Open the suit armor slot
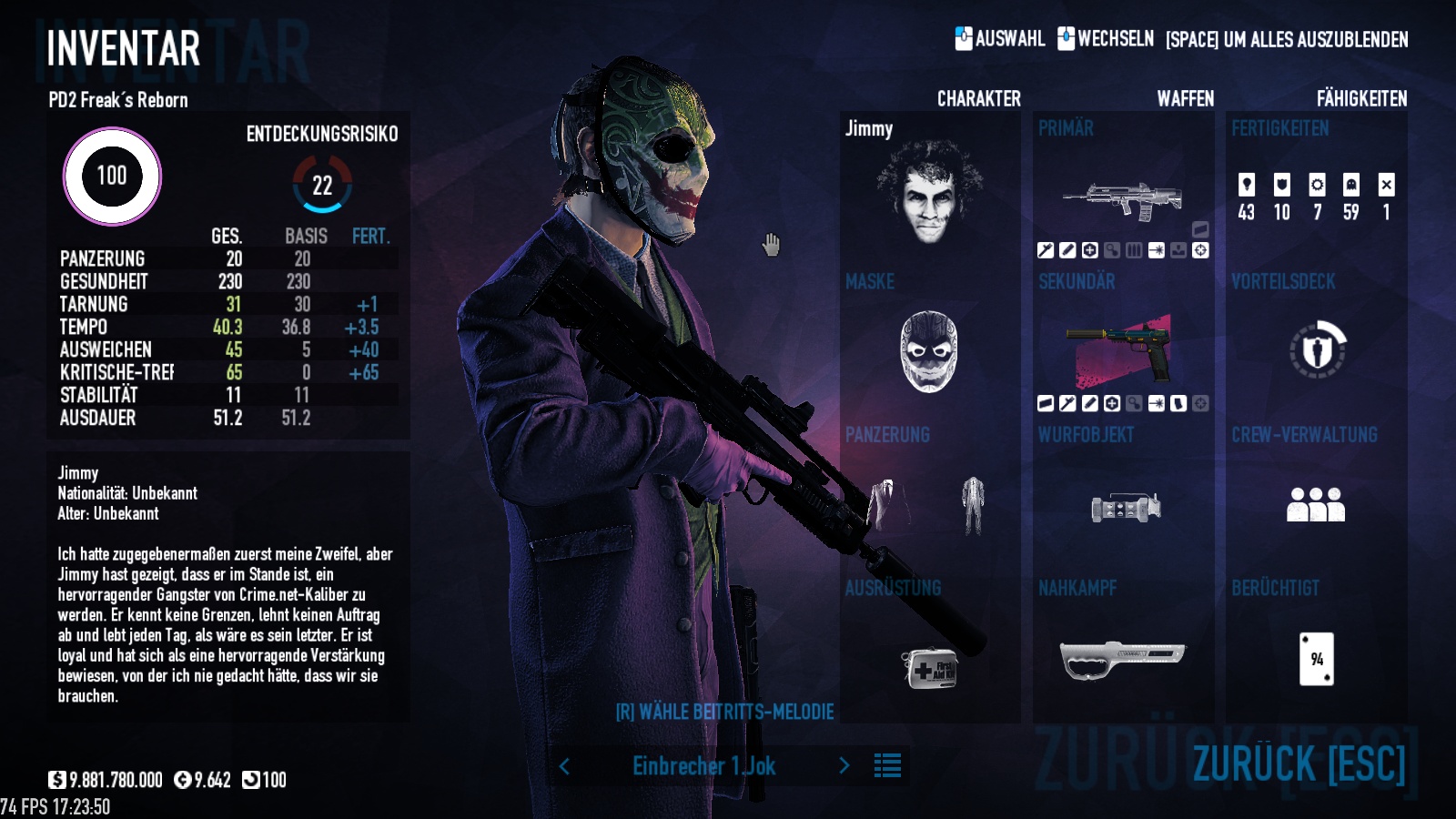This screenshot has width=1456, height=819. [x=887, y=505]
